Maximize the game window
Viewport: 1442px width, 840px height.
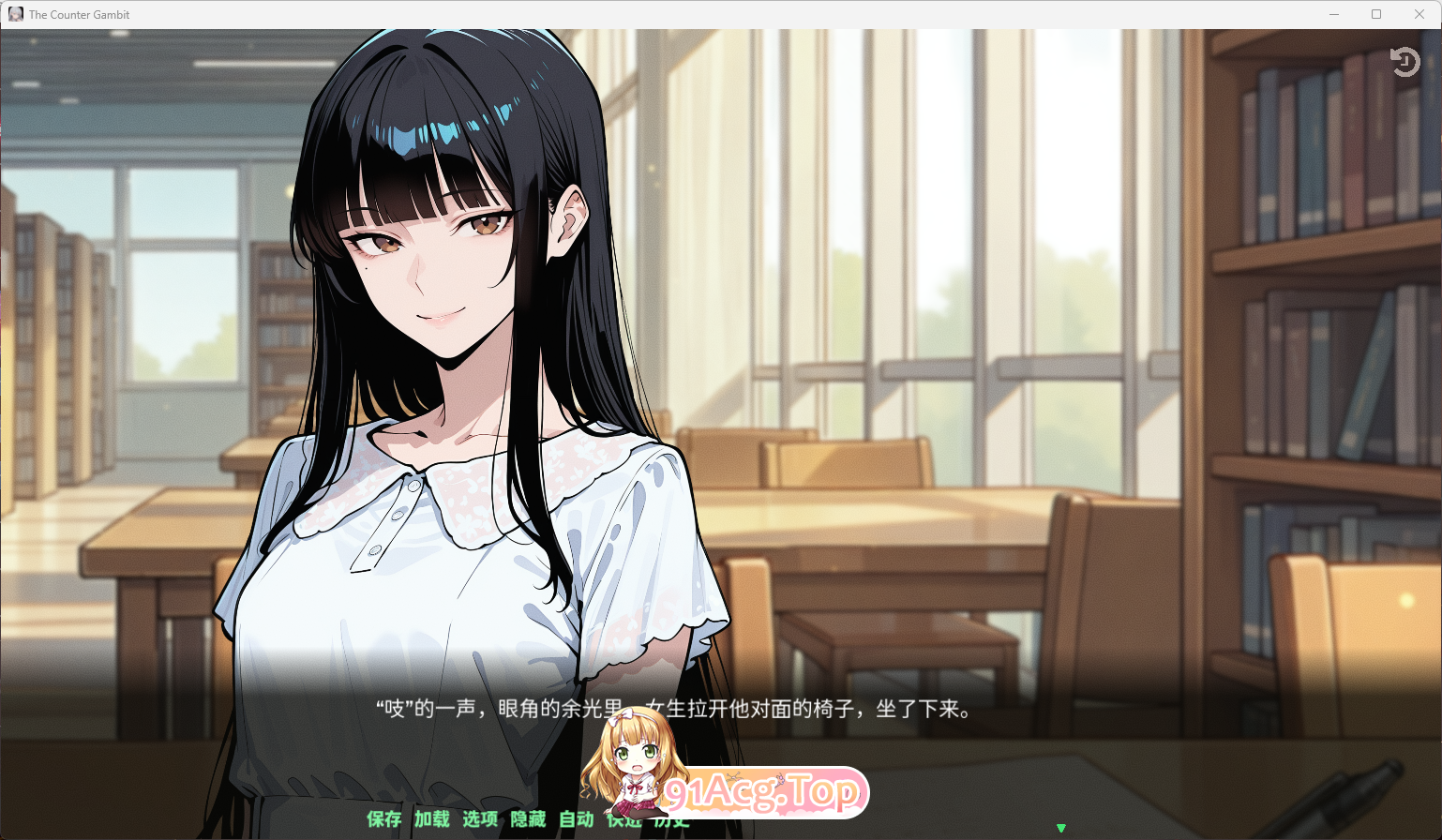[1377, 14]
